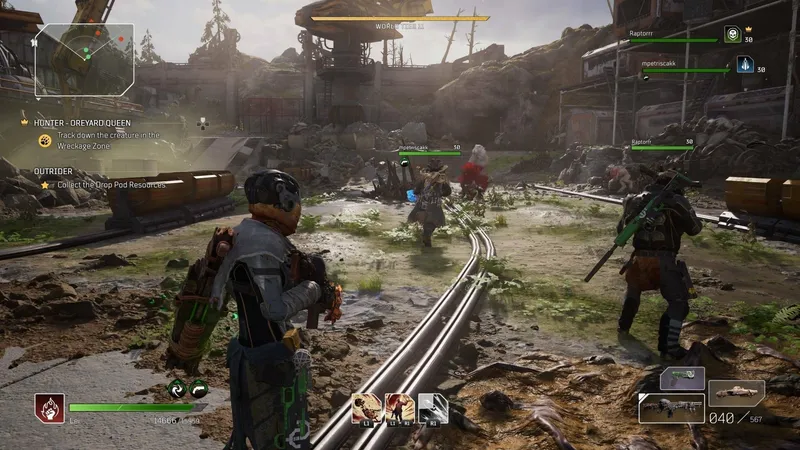Switch to the tan secondary weapon slot
This screenshot has width=800, height=450.
coord(736,392)
